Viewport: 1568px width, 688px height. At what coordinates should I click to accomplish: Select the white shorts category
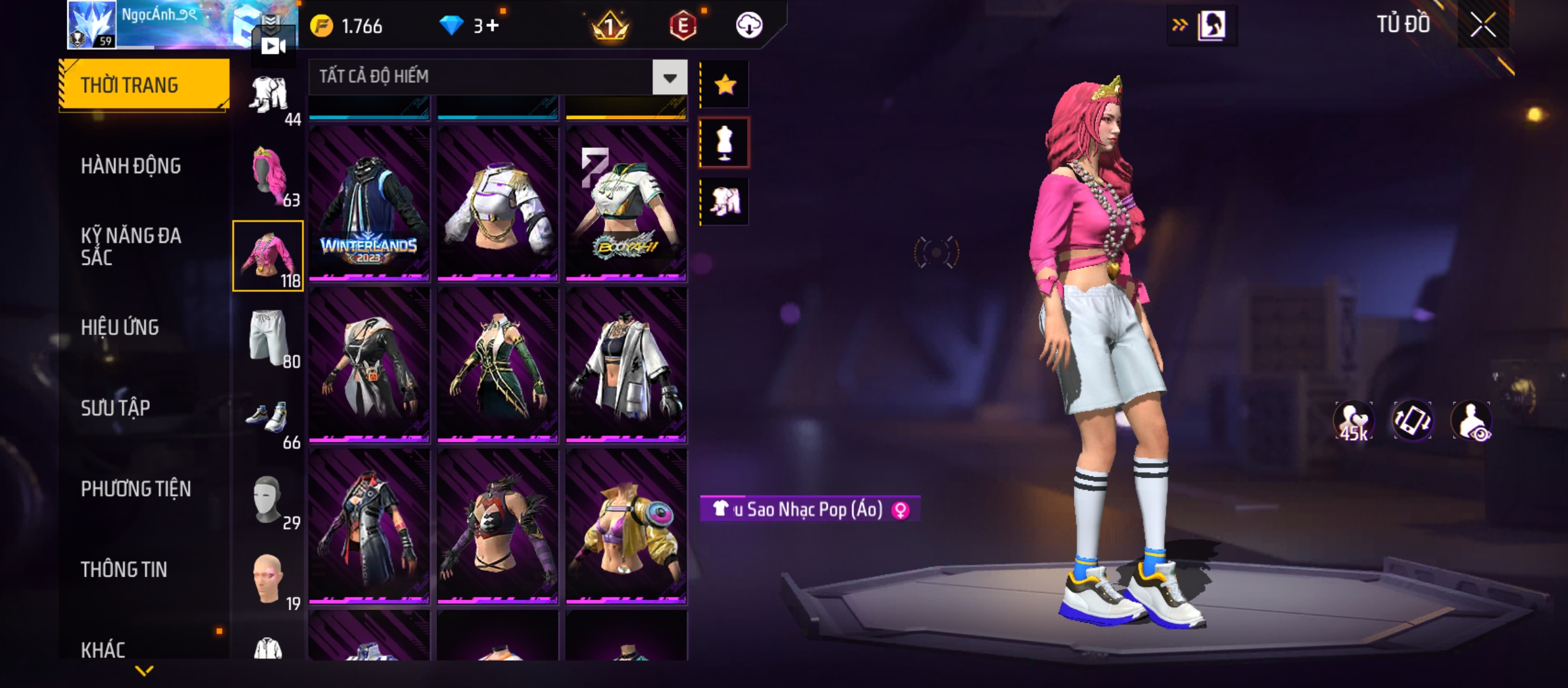click(268, 337)
